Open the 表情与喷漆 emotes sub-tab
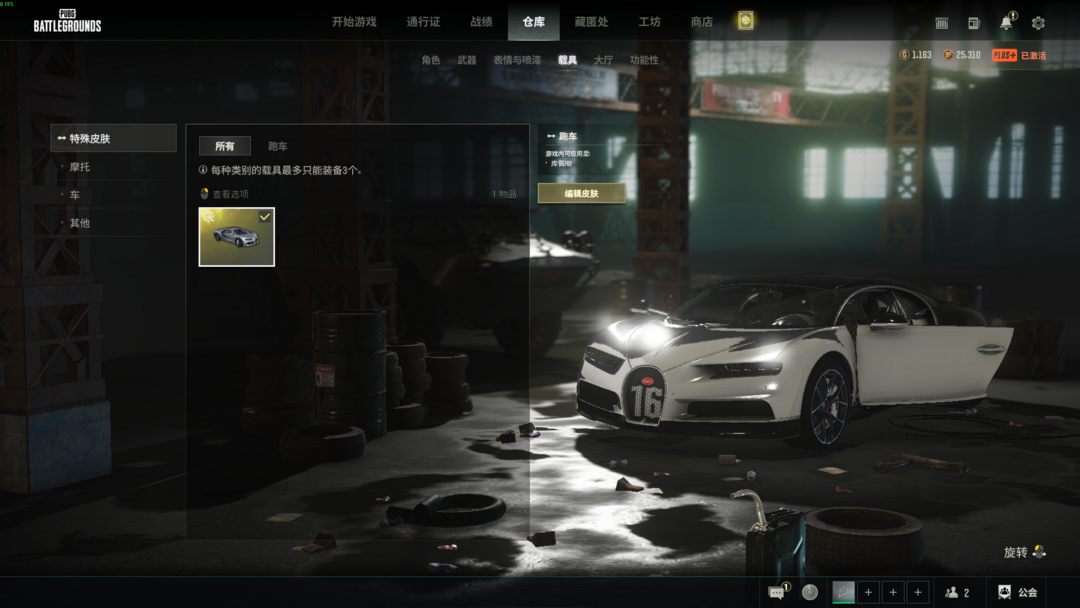Viewport: 1080px width, 608px height. 516,60
